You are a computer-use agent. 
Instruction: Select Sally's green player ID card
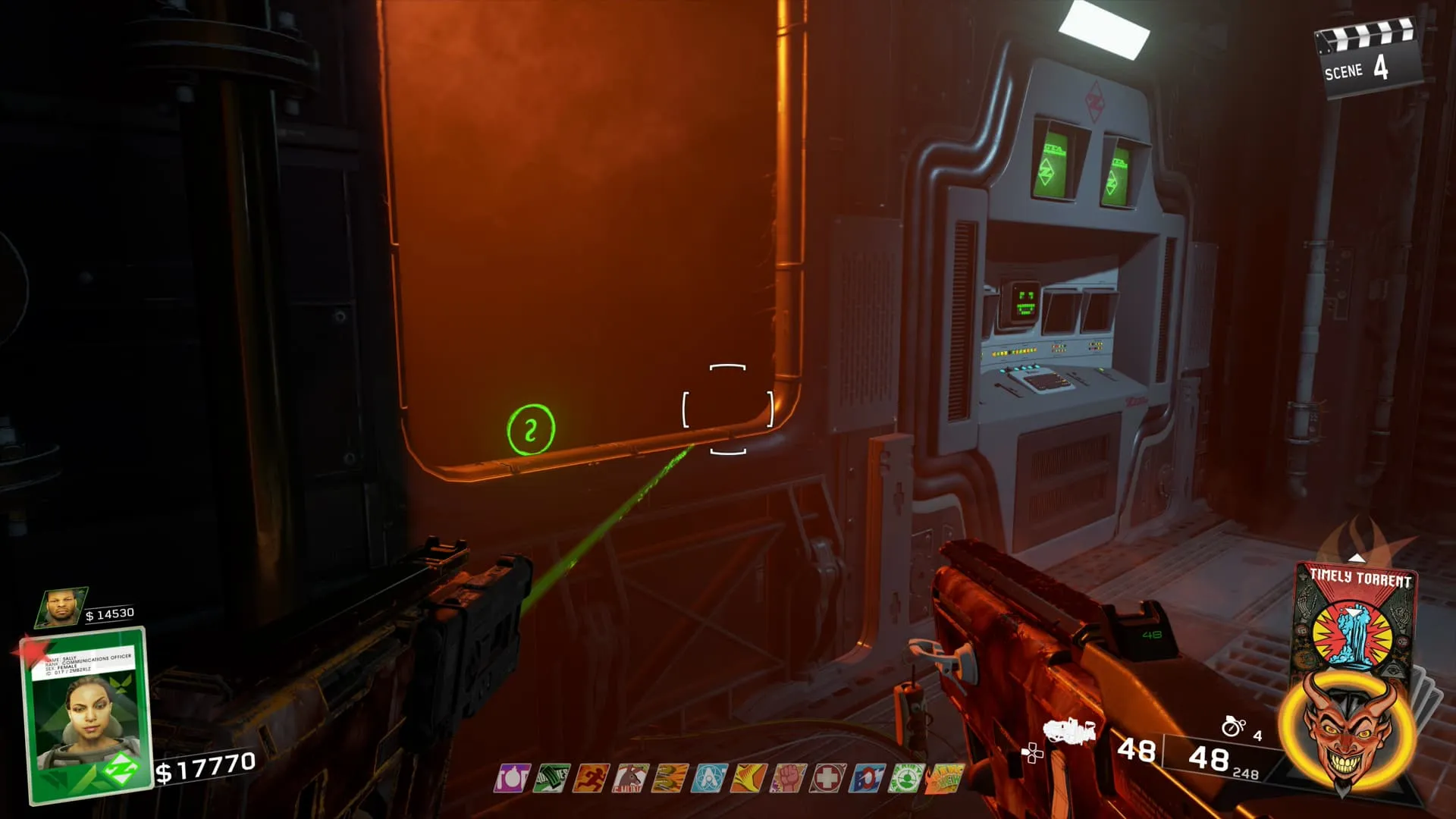85,714
